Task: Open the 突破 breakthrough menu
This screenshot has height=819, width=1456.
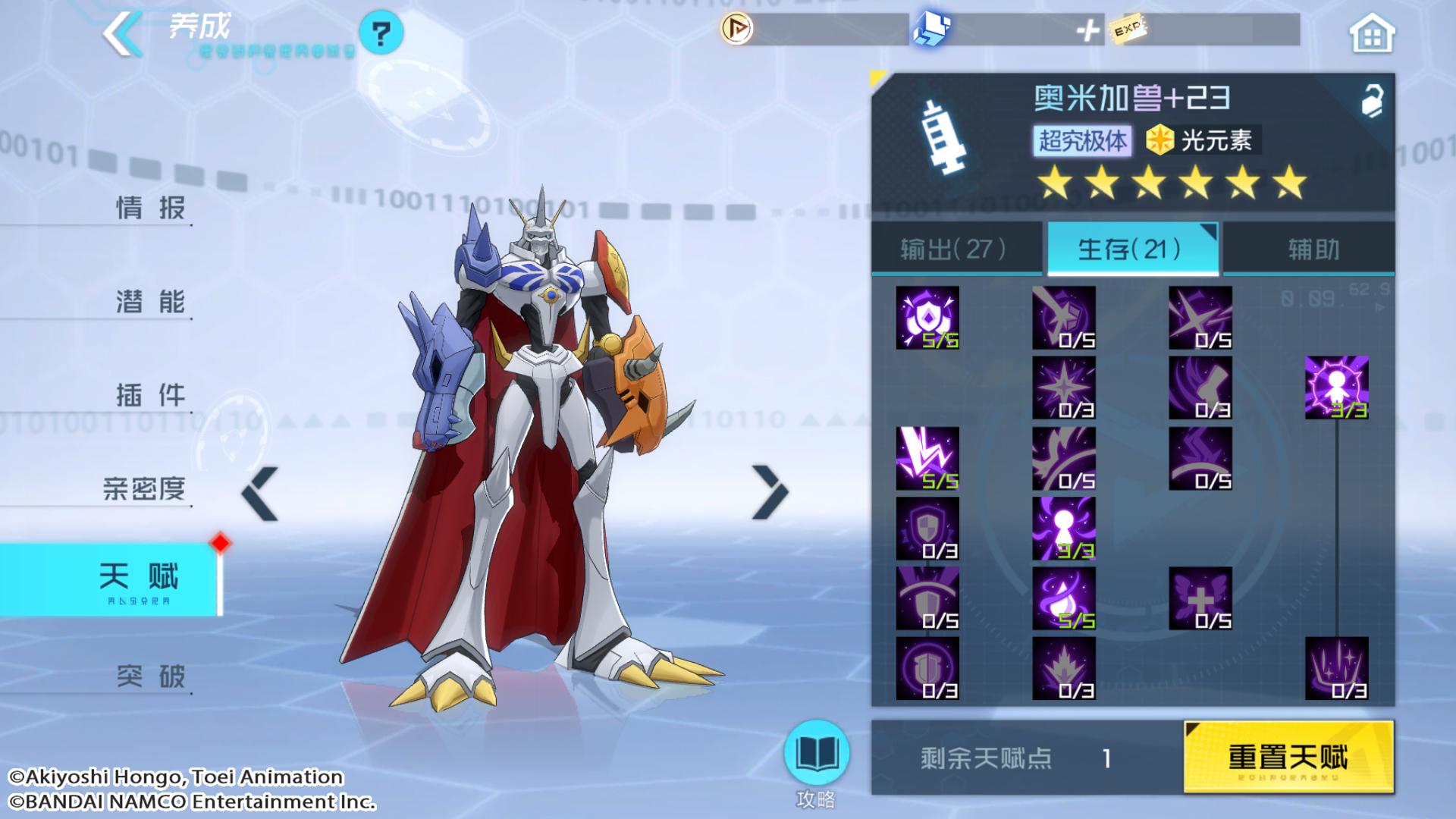Action: [x=150, y=675]
